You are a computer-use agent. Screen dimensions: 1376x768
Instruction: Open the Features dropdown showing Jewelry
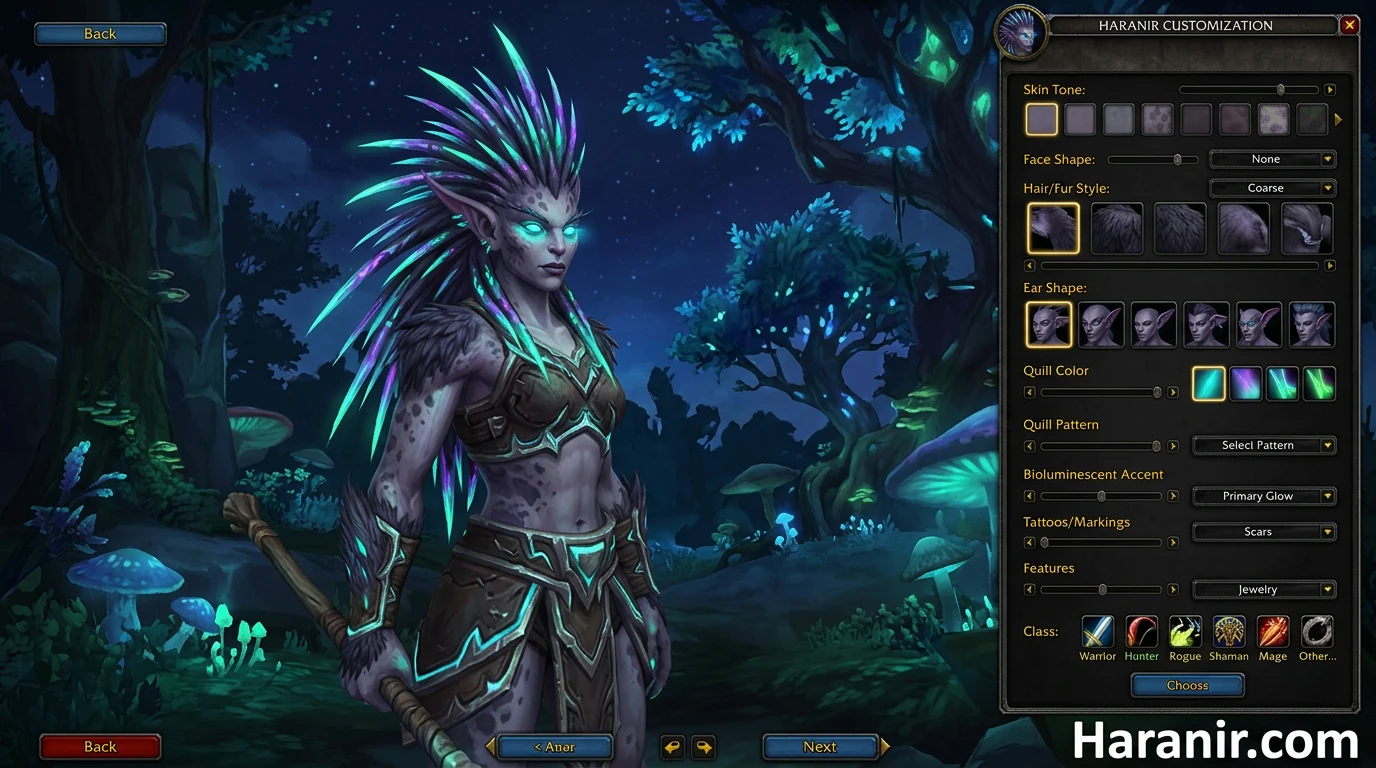pos(1263,589)
